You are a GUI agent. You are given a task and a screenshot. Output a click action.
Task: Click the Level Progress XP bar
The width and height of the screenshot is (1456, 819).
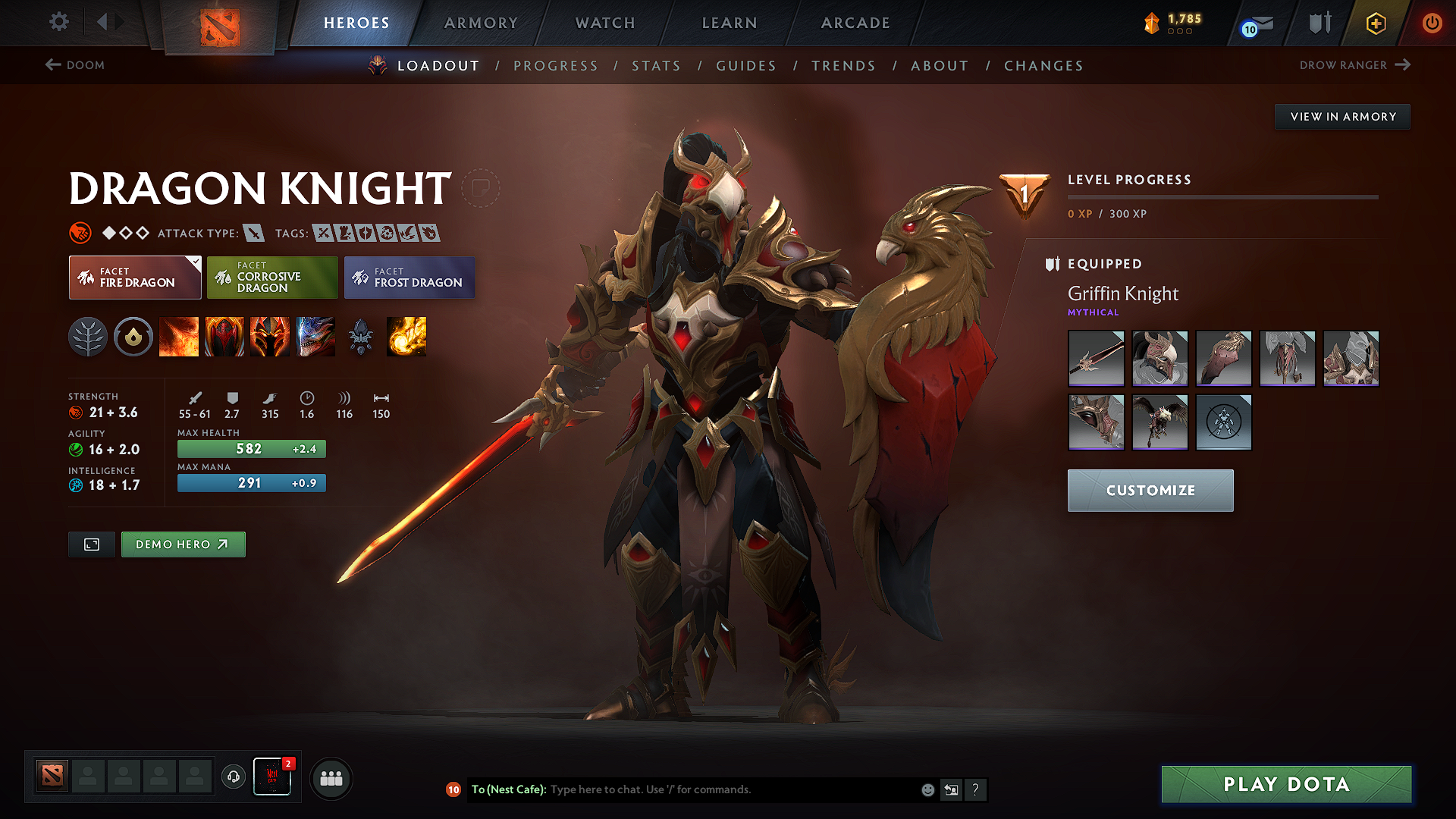pyautogui.click(x=1223, y=197)
